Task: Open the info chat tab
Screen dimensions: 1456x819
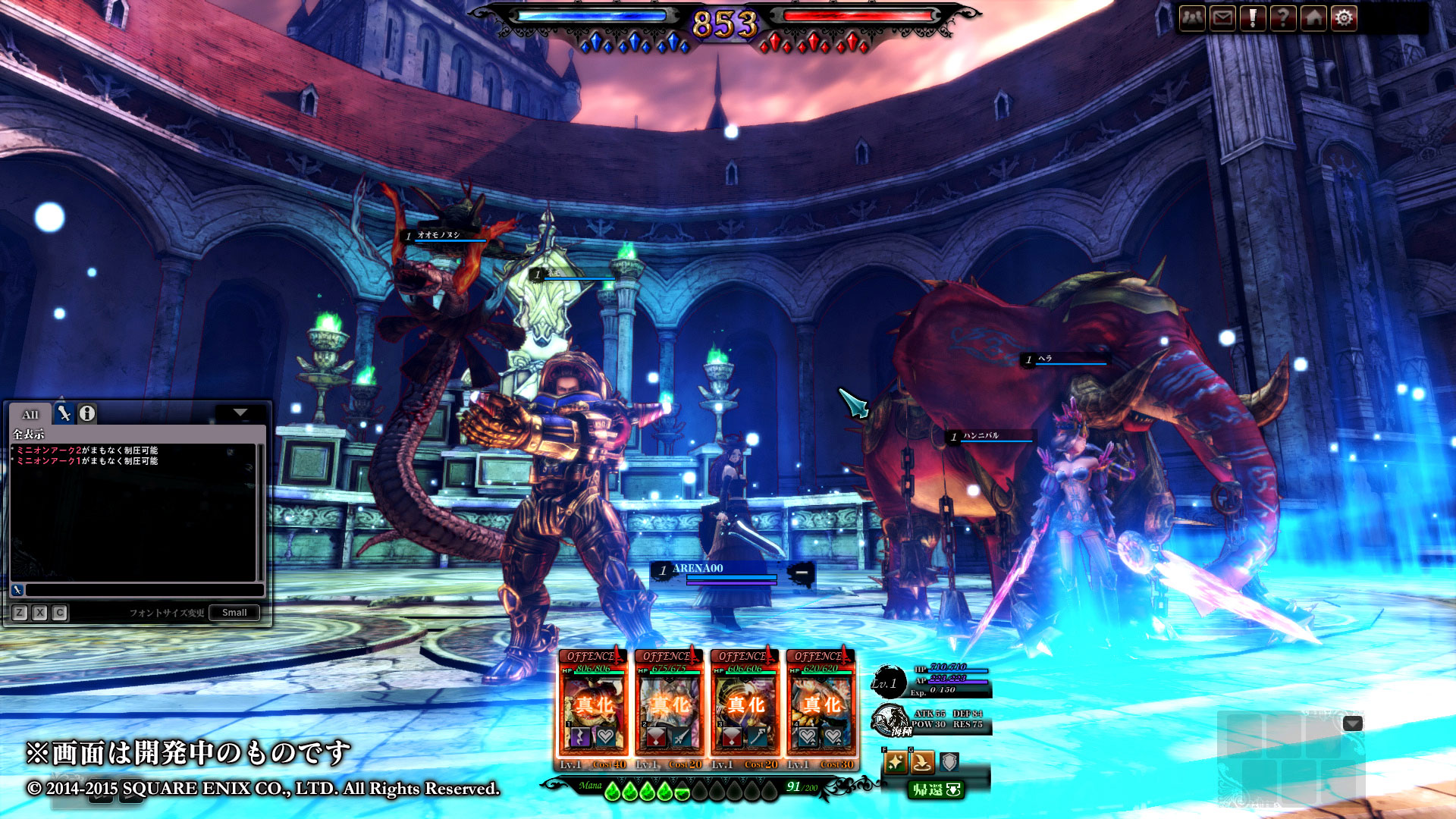Action: [x=87, y=413]
